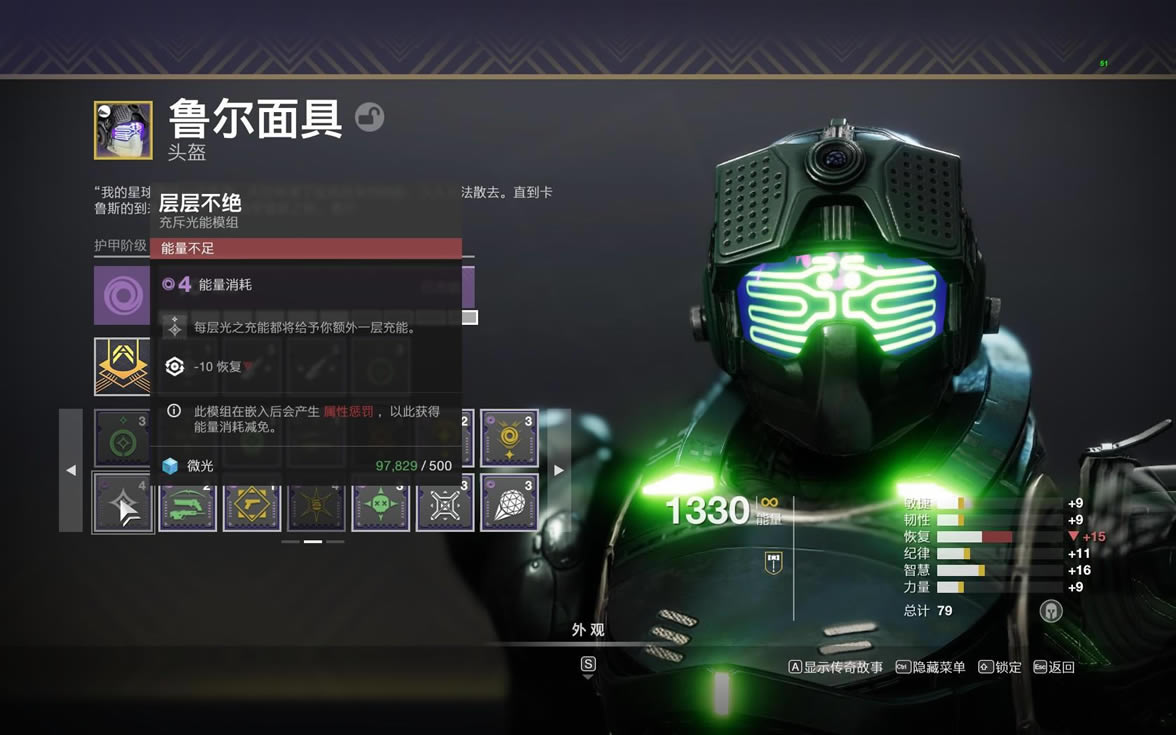Select the yellow pistol diamond mod
The height and width of the screenshot is (735, 1176).
[x=252, y=502]
